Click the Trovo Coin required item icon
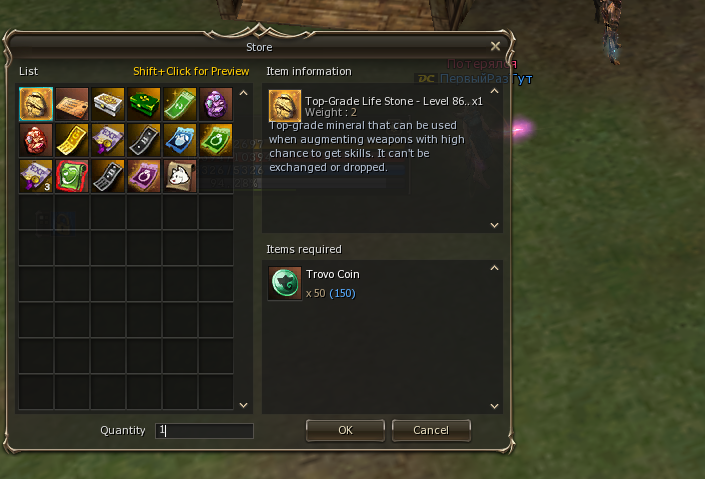 pos(284,283)
